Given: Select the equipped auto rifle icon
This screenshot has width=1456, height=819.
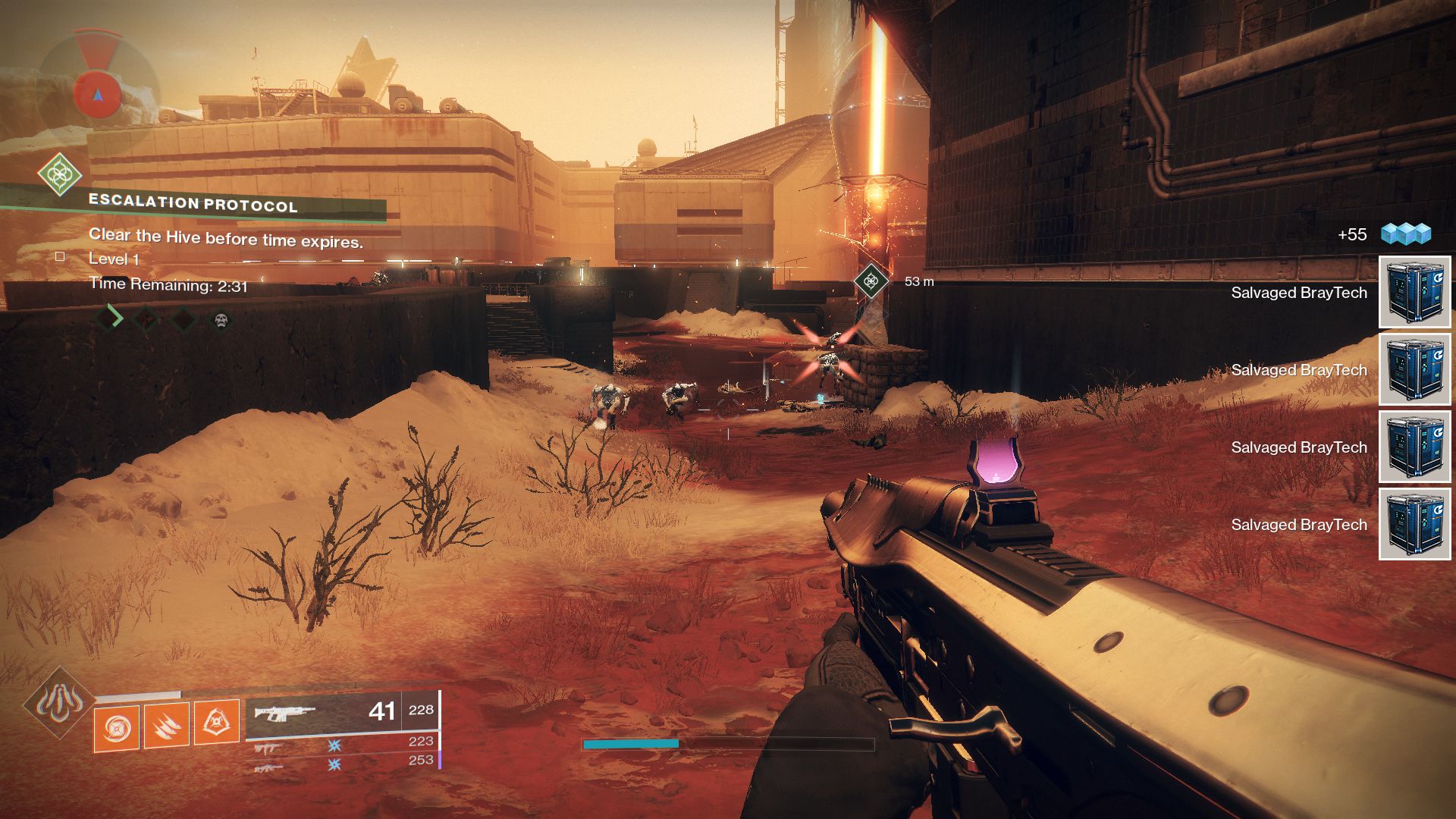Looking at the screenshot, I should click(x=287, y=711).
